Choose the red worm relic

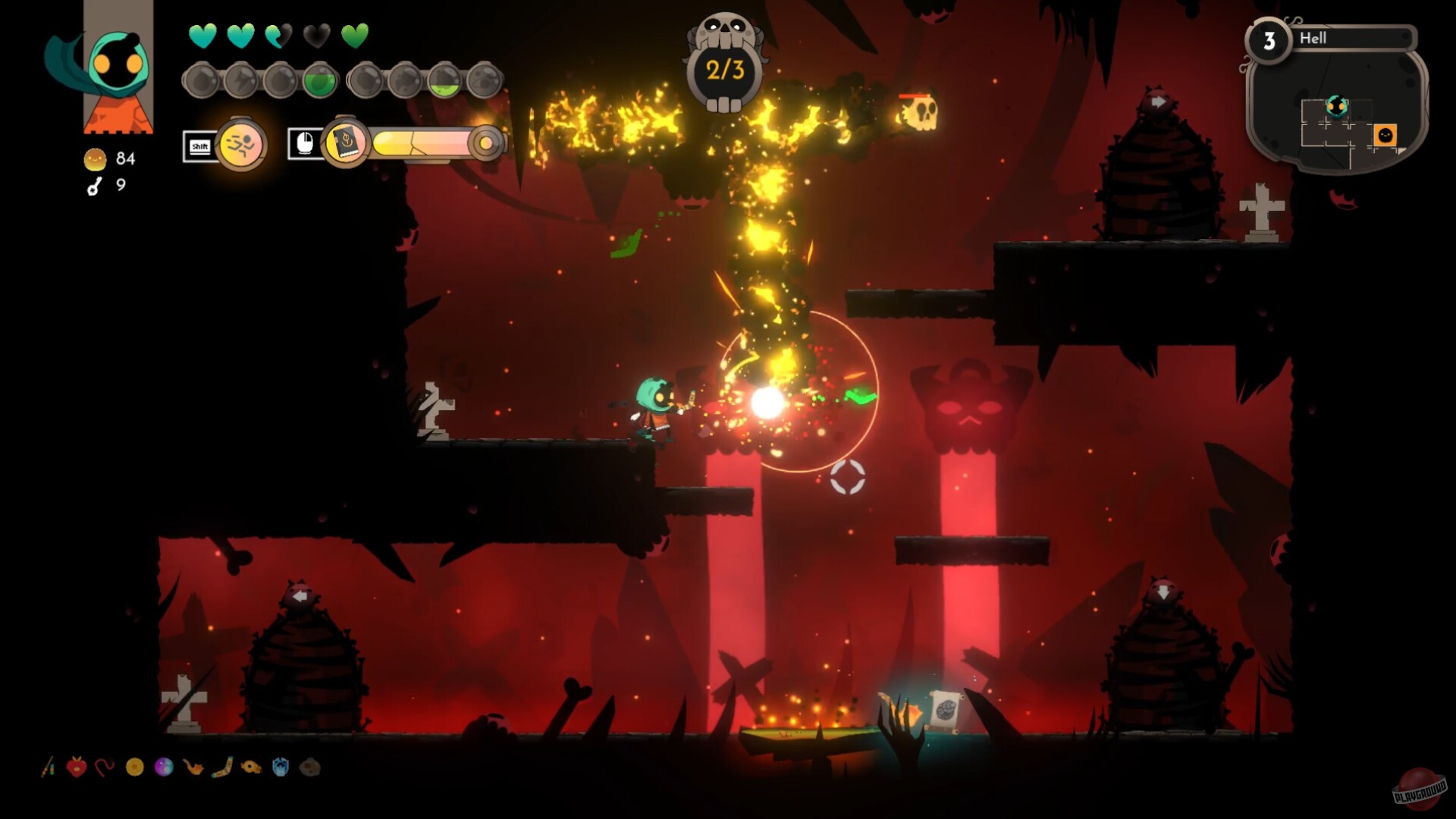[x=105, y=767]
